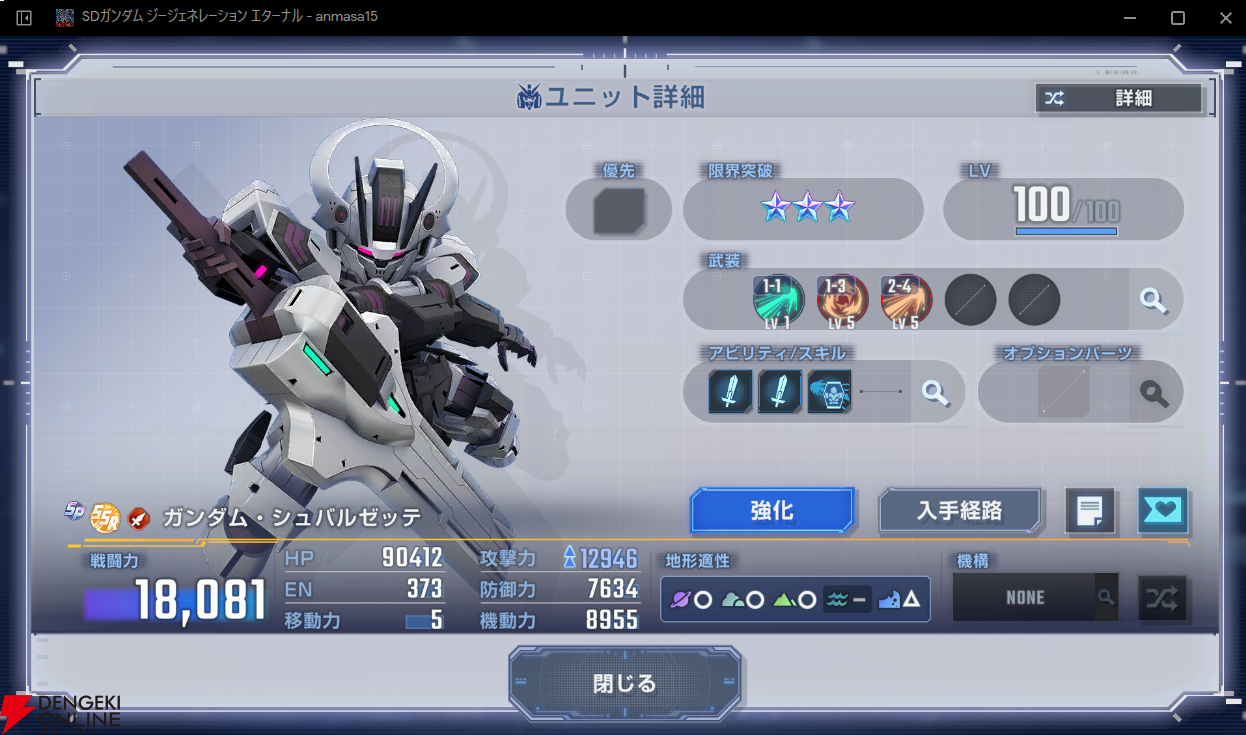Open the weapons magnifier search
Screen dimensions: 1246x735
1154,300
